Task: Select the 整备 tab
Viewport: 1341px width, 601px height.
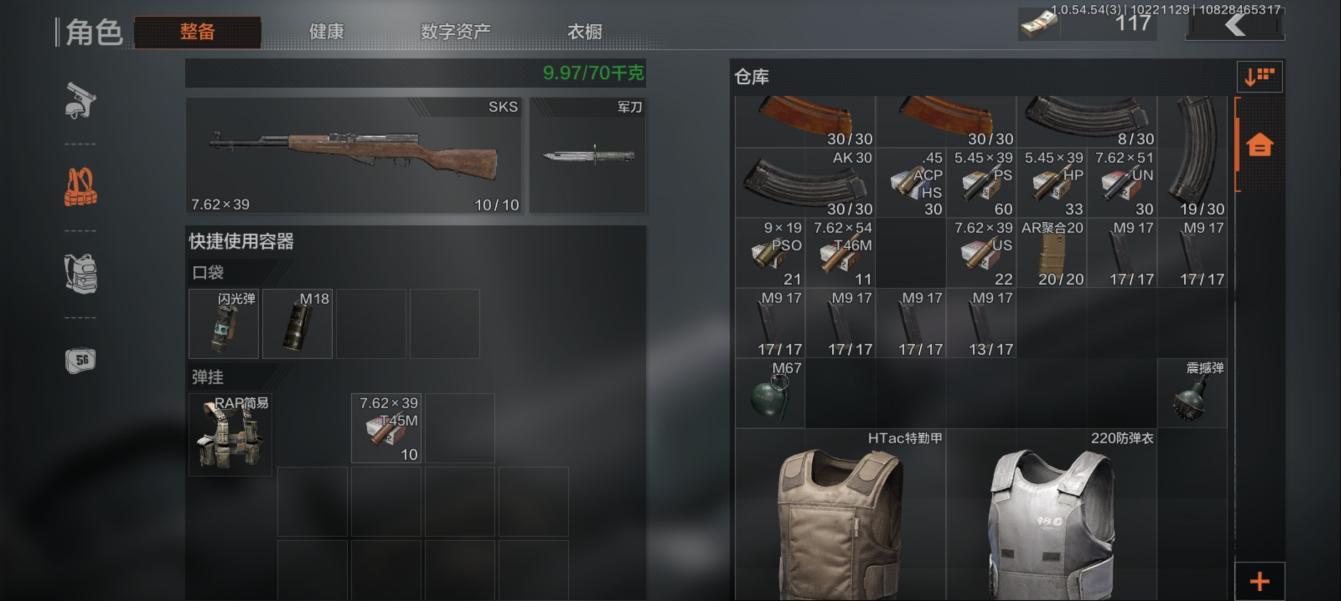Action: click(198, 32)
